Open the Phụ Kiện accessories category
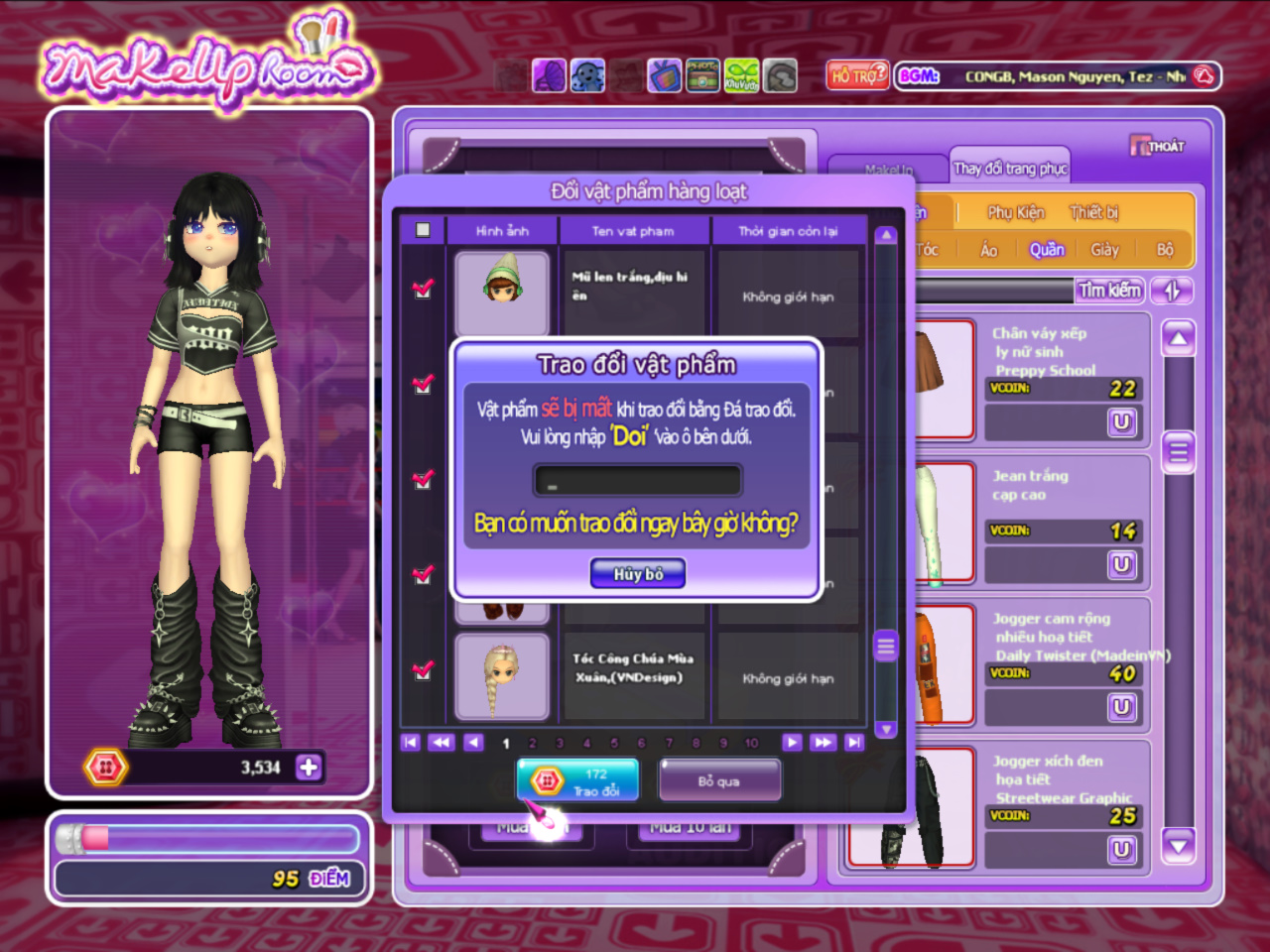Screen dimensions: 1270x952 pyautogui.click(x=1015, y=212)
